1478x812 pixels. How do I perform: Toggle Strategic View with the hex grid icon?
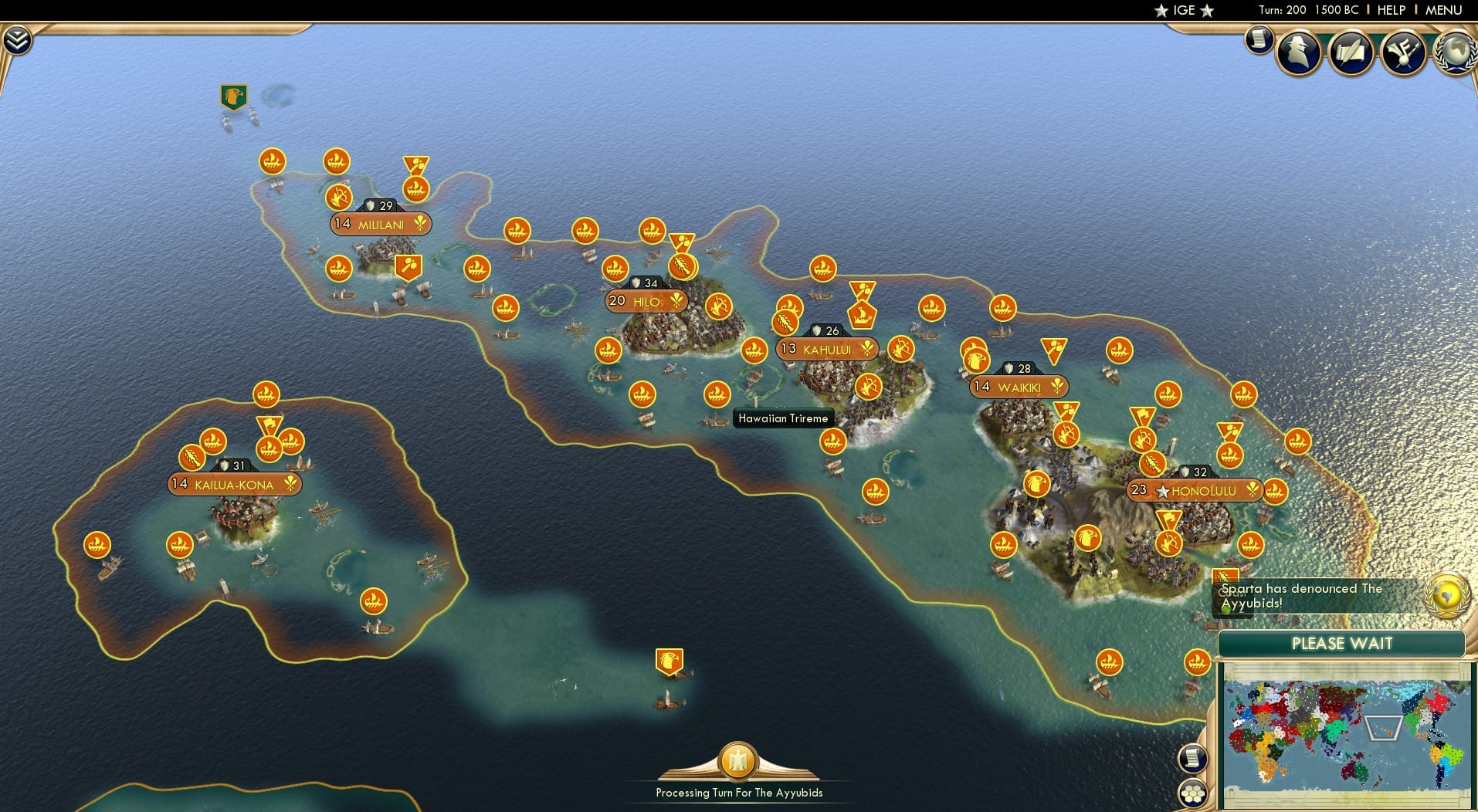[1193, 792]
